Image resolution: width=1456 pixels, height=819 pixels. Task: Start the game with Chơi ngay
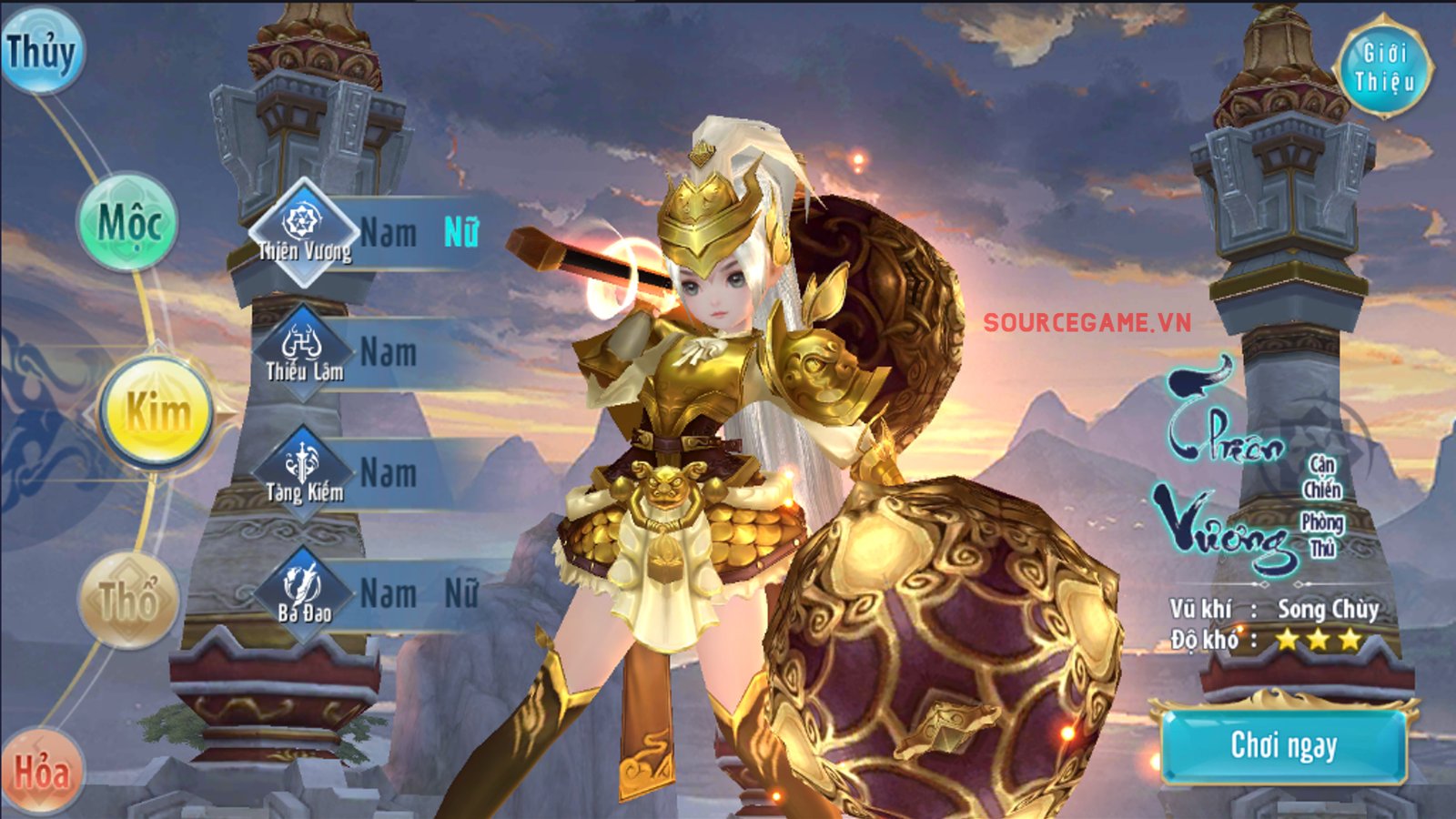1283,745
